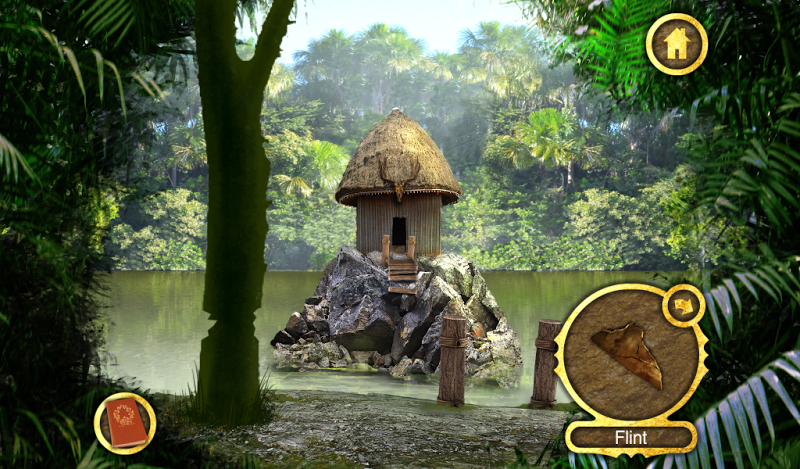Select the Flint inventory item
Image resolution: width=800 pixels, height=469 pixels.
628,357
